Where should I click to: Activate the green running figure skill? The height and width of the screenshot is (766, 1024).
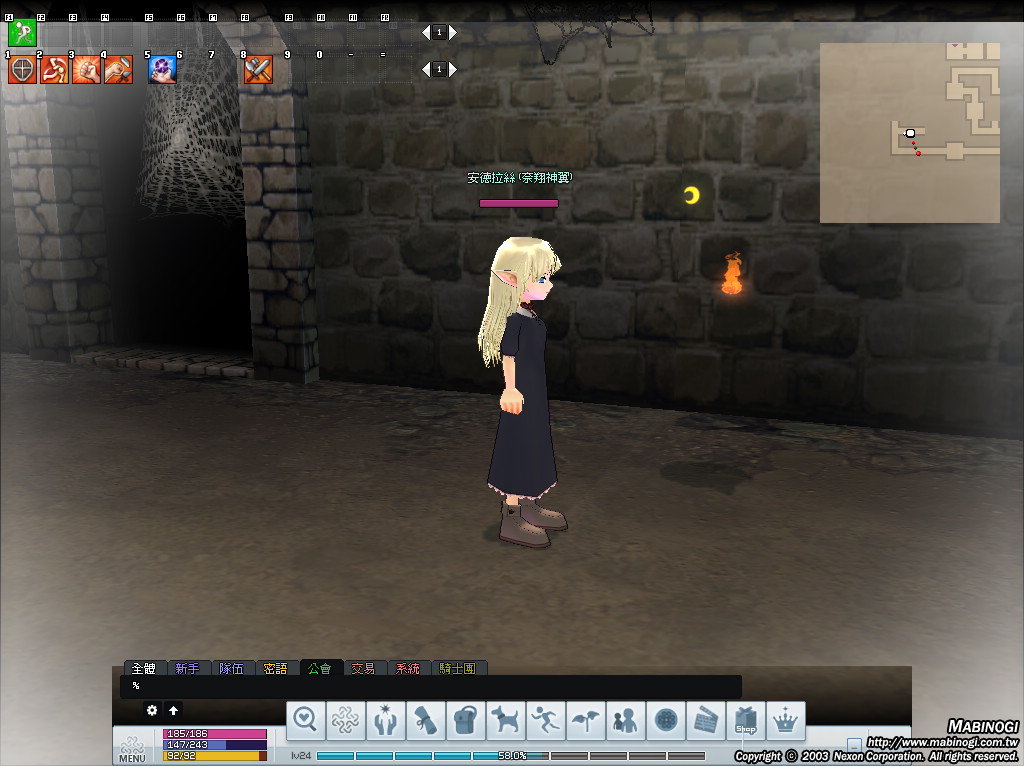tap(21, 33)
